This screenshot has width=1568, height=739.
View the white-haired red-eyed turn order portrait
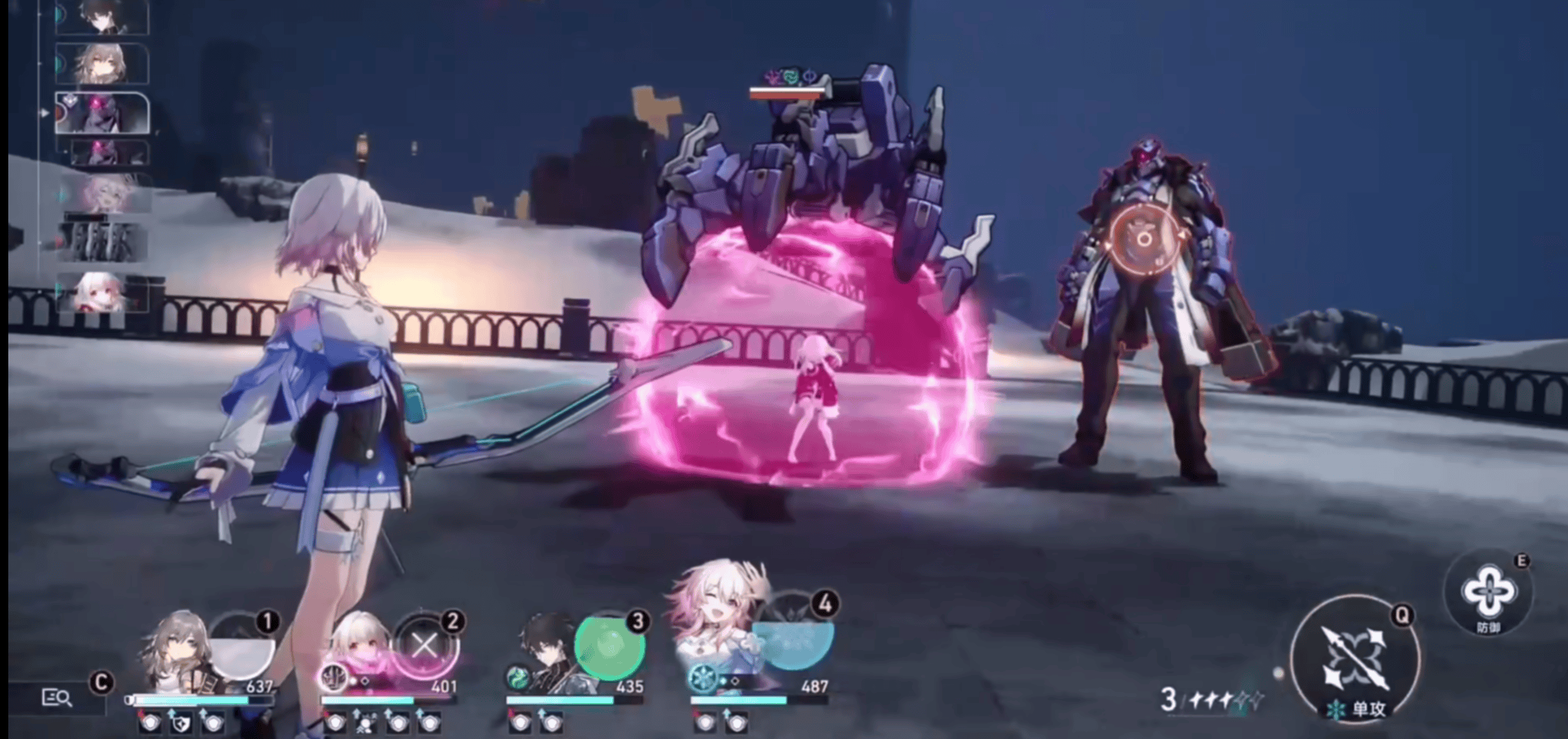[x=102, y=292]
